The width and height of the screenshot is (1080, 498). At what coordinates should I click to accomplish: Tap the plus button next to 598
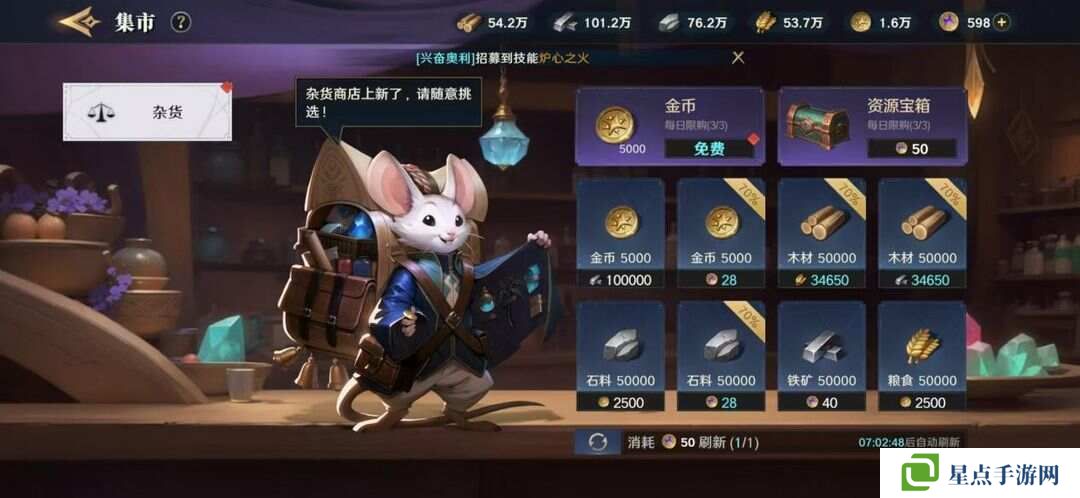(1001, 22)
